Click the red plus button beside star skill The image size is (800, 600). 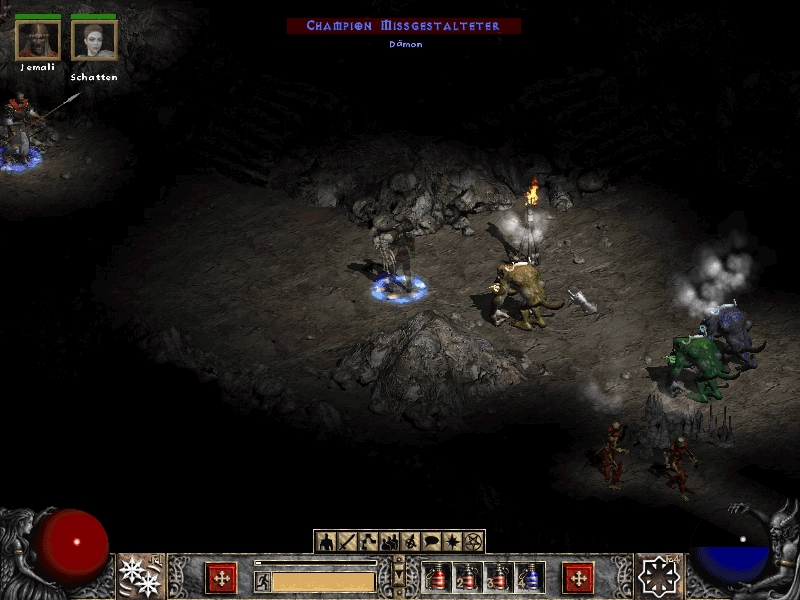pos(578,578)
